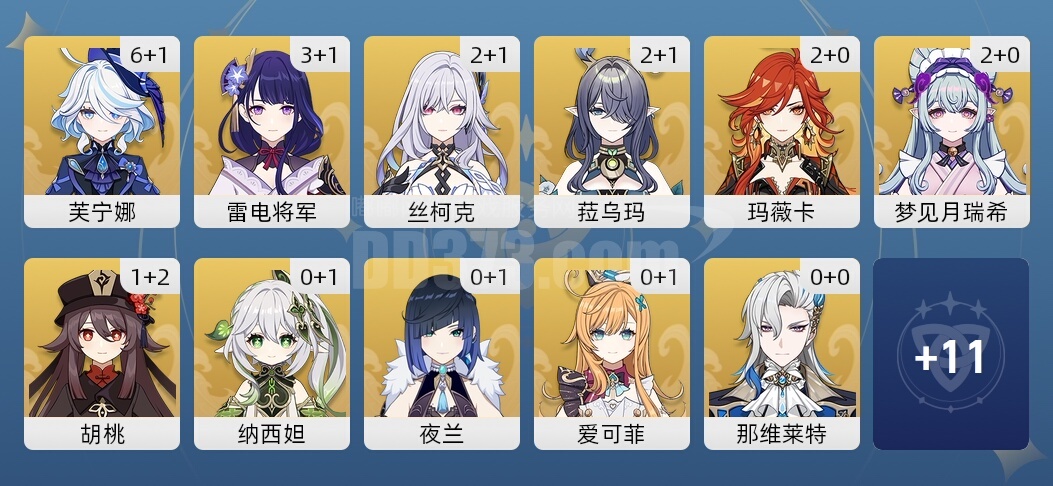Screen dimensions: 1053x486
Task: Open the 纳西妲 character card
Action: (x=272, y=353)
